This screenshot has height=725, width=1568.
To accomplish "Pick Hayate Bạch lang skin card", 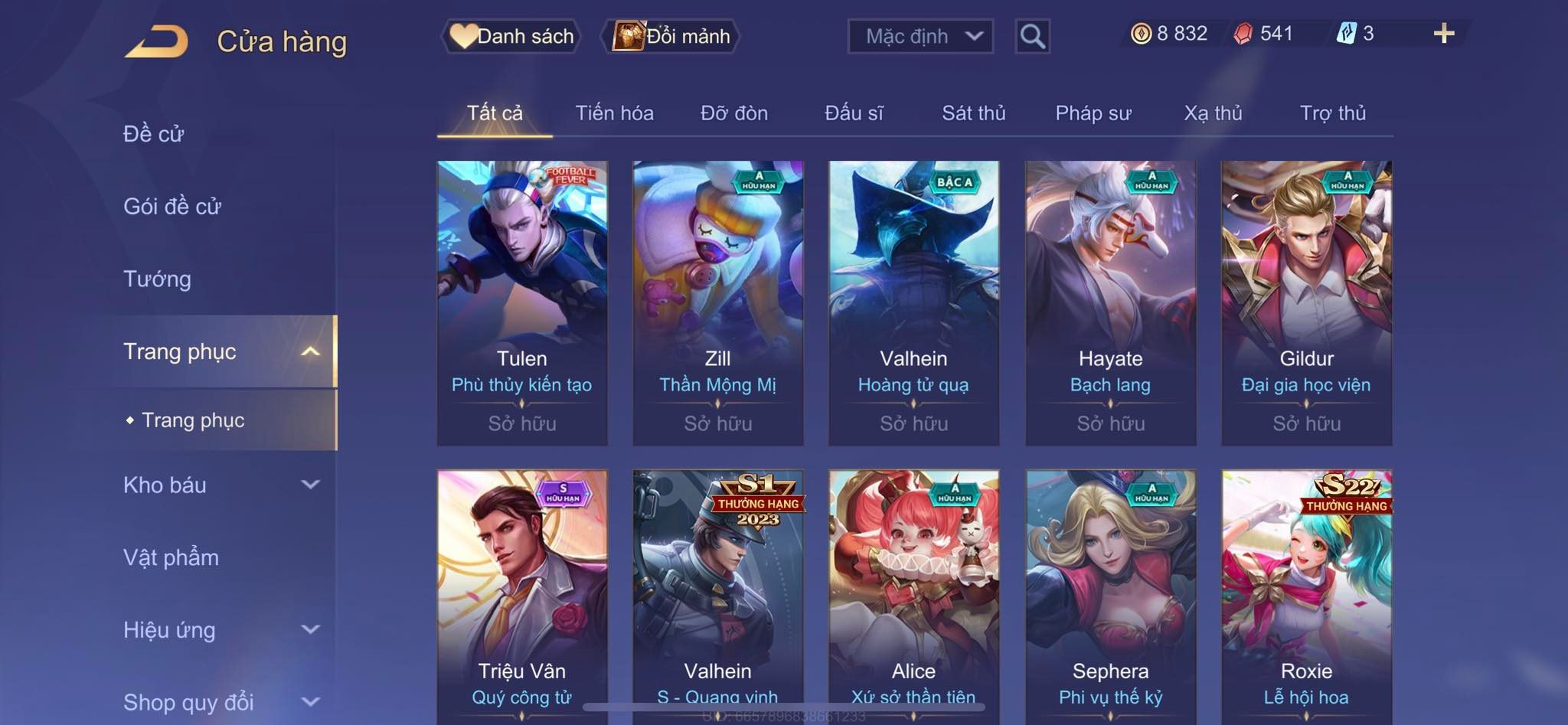I will (1110, 302).
